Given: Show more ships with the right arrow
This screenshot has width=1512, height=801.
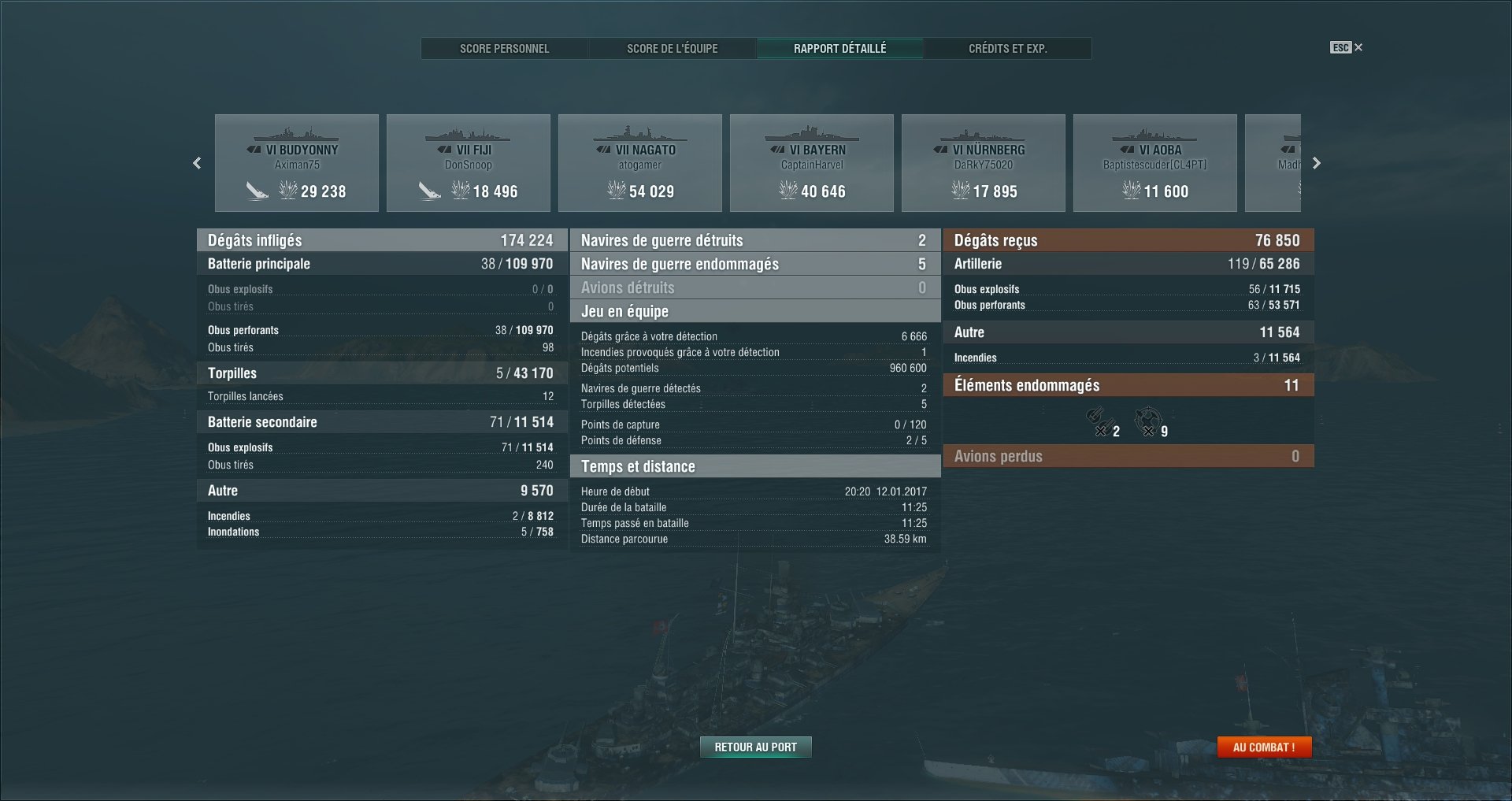Looking at the screenshot, I should click(x=1316, y=163).
